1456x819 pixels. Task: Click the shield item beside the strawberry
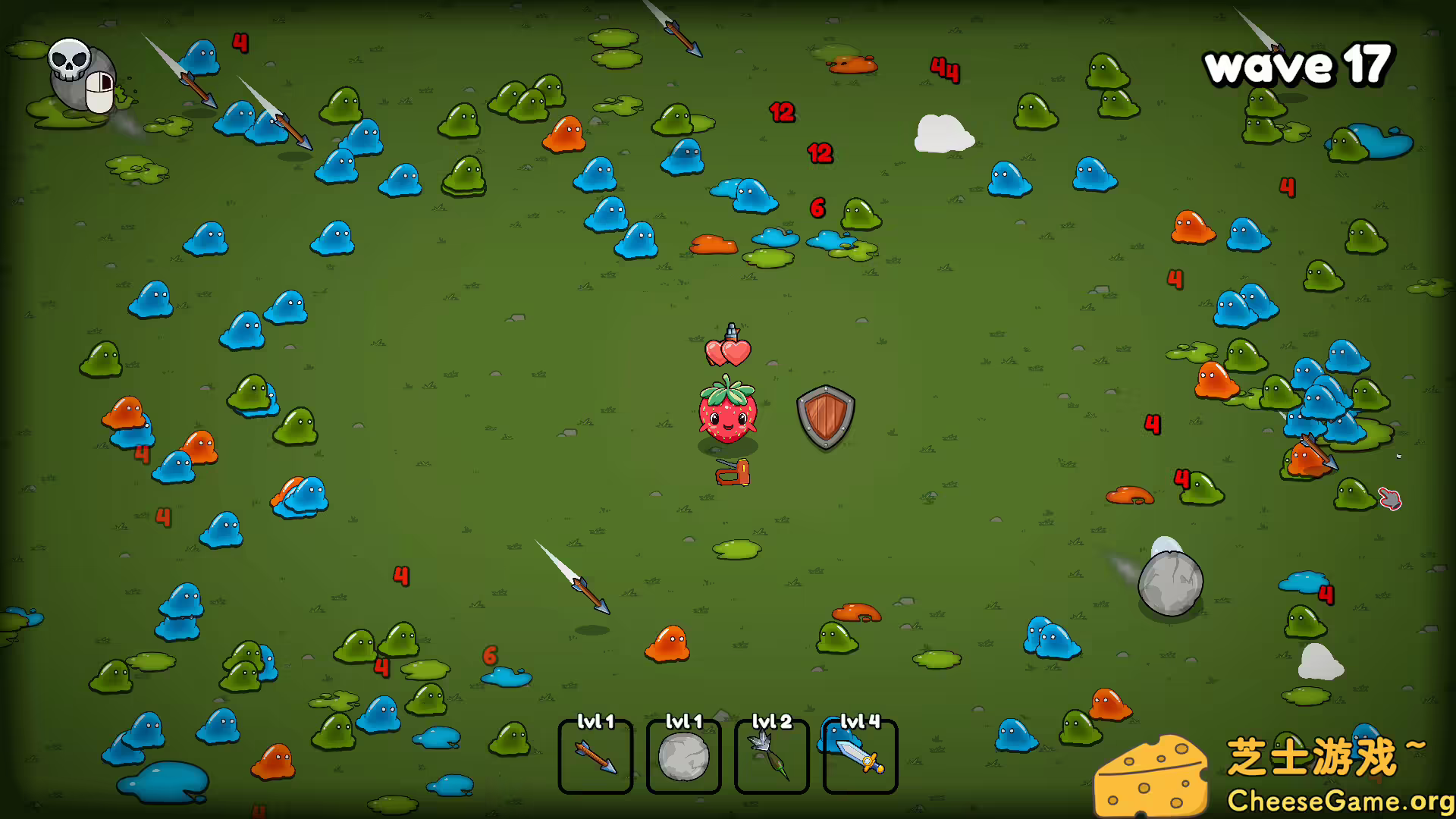click(825, 417)
